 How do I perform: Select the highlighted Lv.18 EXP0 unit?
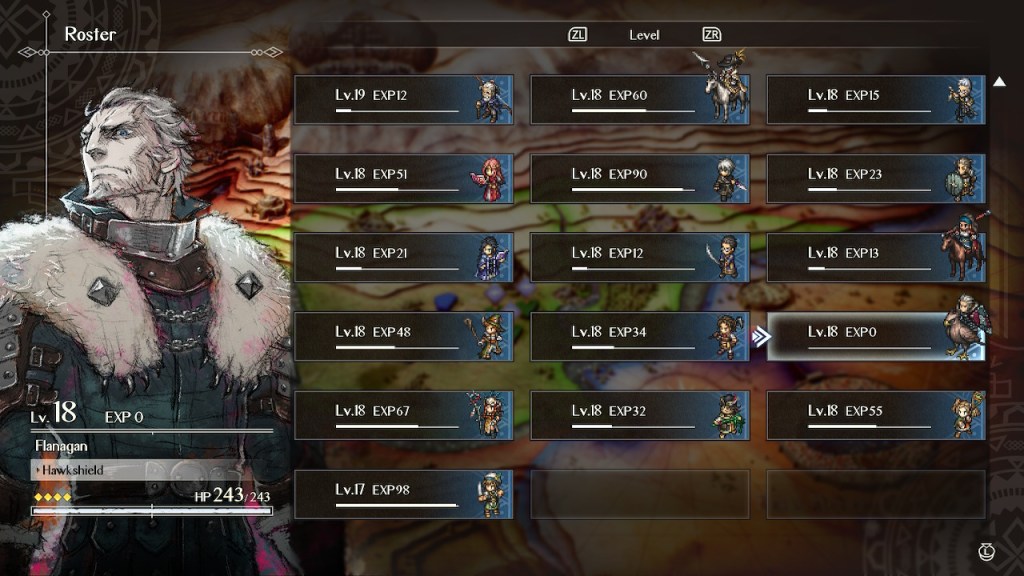pos(876,337)
